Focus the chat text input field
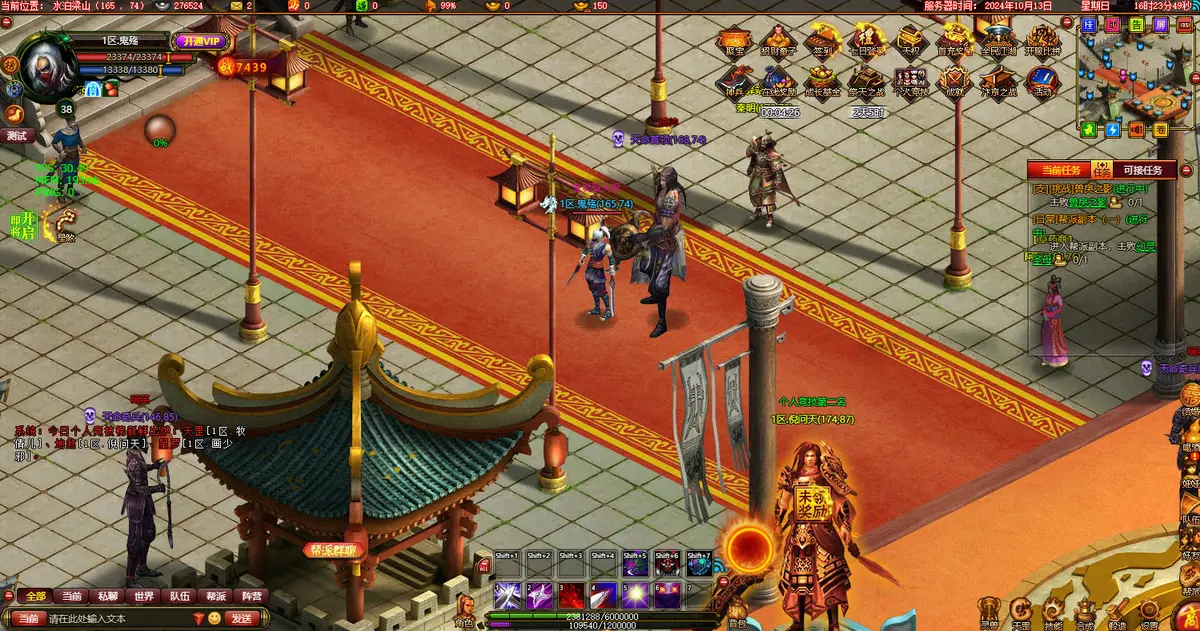The width and height of the screenshot is (1200, 631). 120,619
